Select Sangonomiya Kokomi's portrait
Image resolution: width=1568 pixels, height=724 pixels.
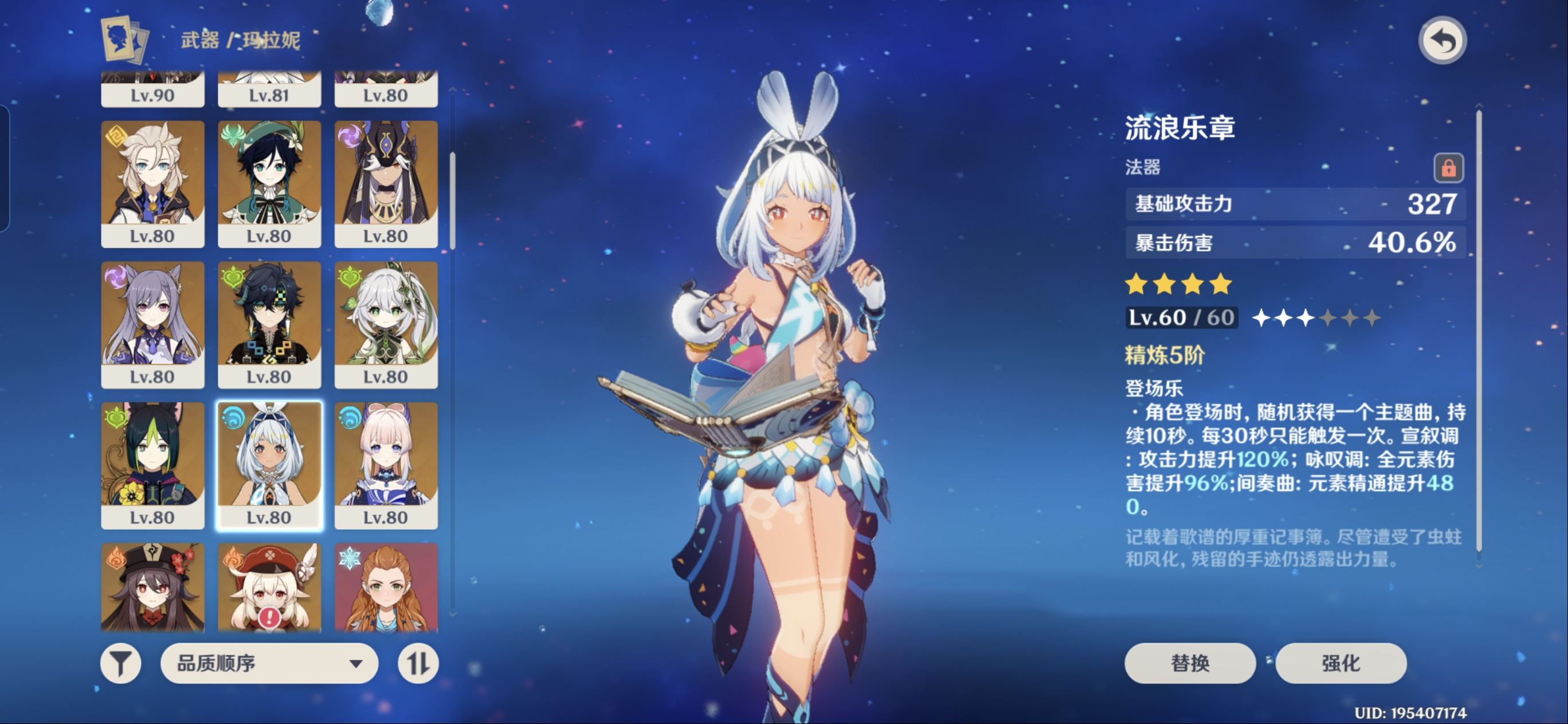click(386, 465)
